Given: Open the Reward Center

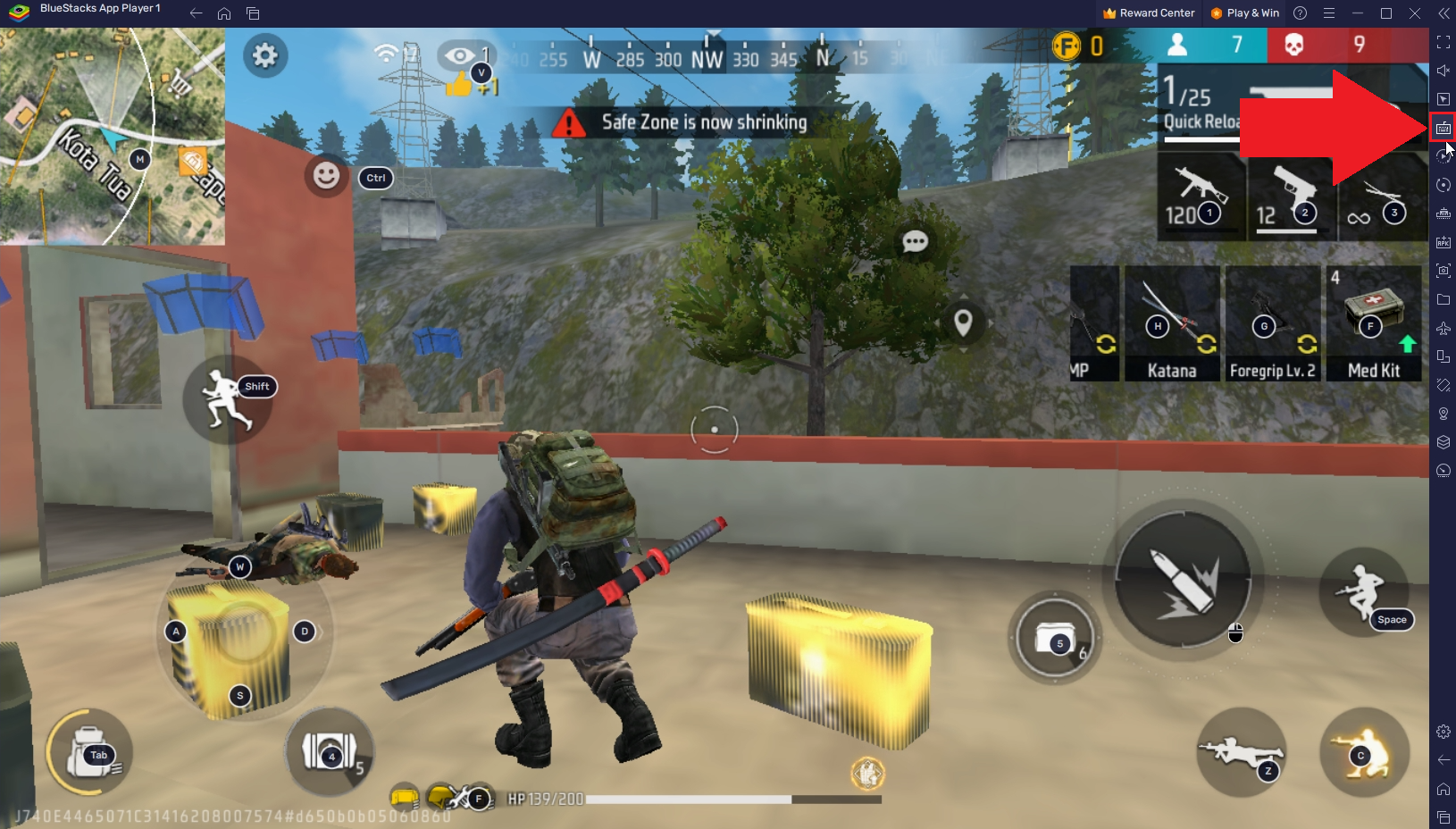Looking at the screenshot, I should 1149,13.
